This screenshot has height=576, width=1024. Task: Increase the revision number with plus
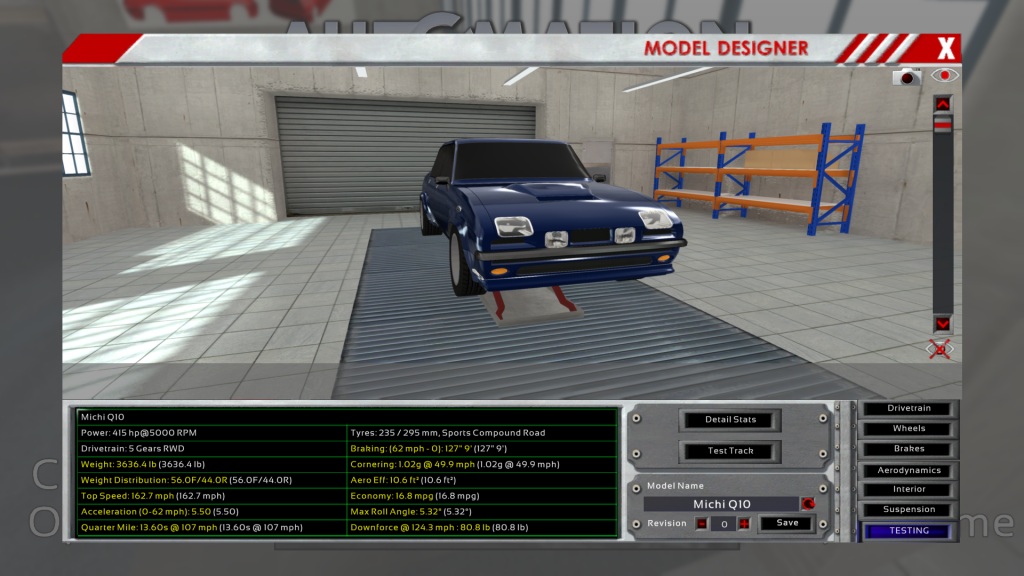[743, 523]
